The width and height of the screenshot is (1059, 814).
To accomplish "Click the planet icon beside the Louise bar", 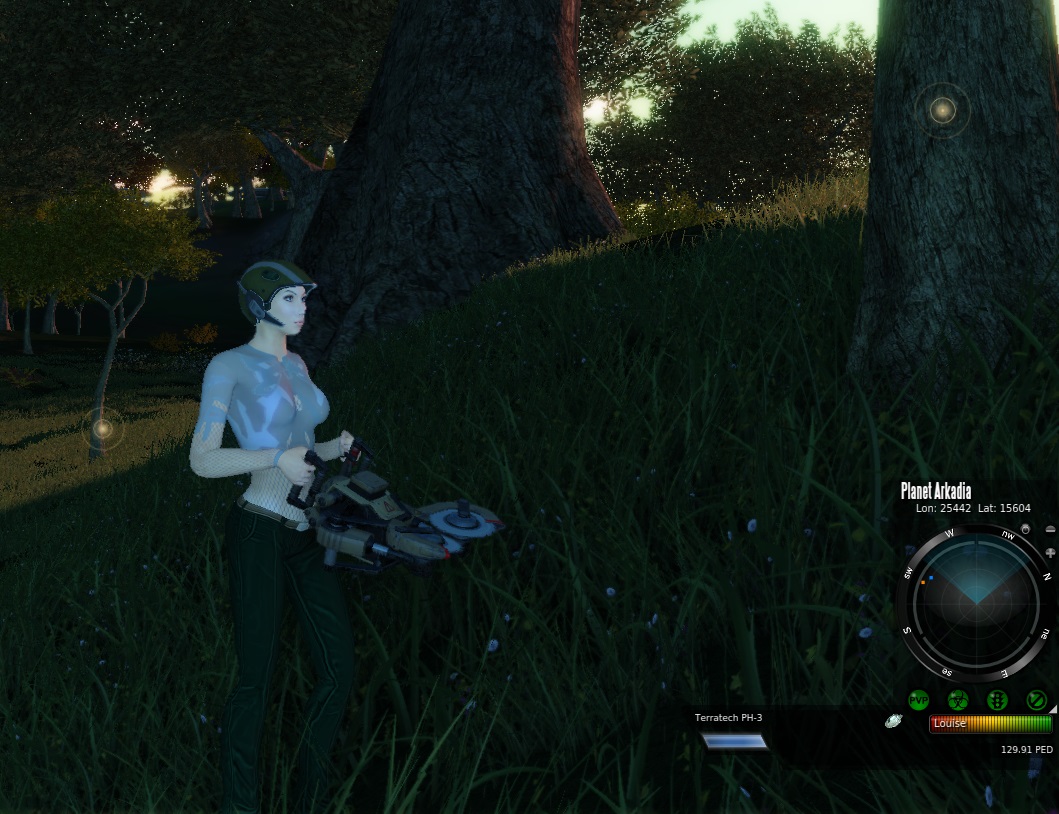I will (893, 721).
